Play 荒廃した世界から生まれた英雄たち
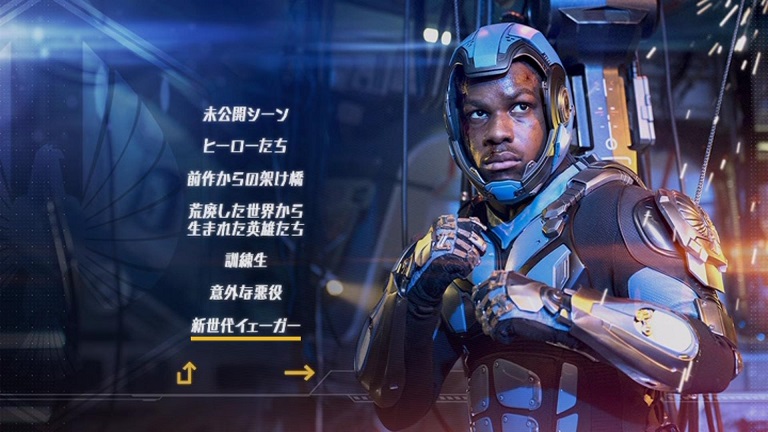 click(245, 220)
